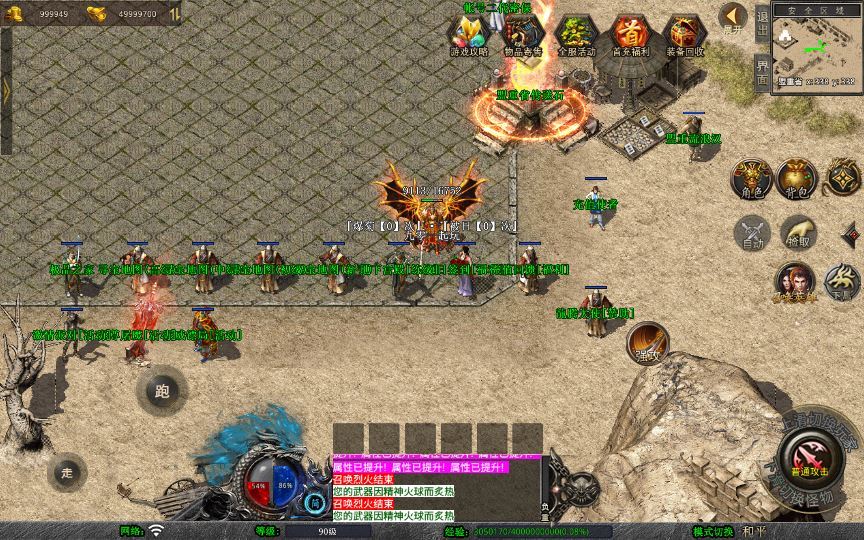Open the minimap of the safe zone
Screen dimensions: 864x540
click(816, 48)
